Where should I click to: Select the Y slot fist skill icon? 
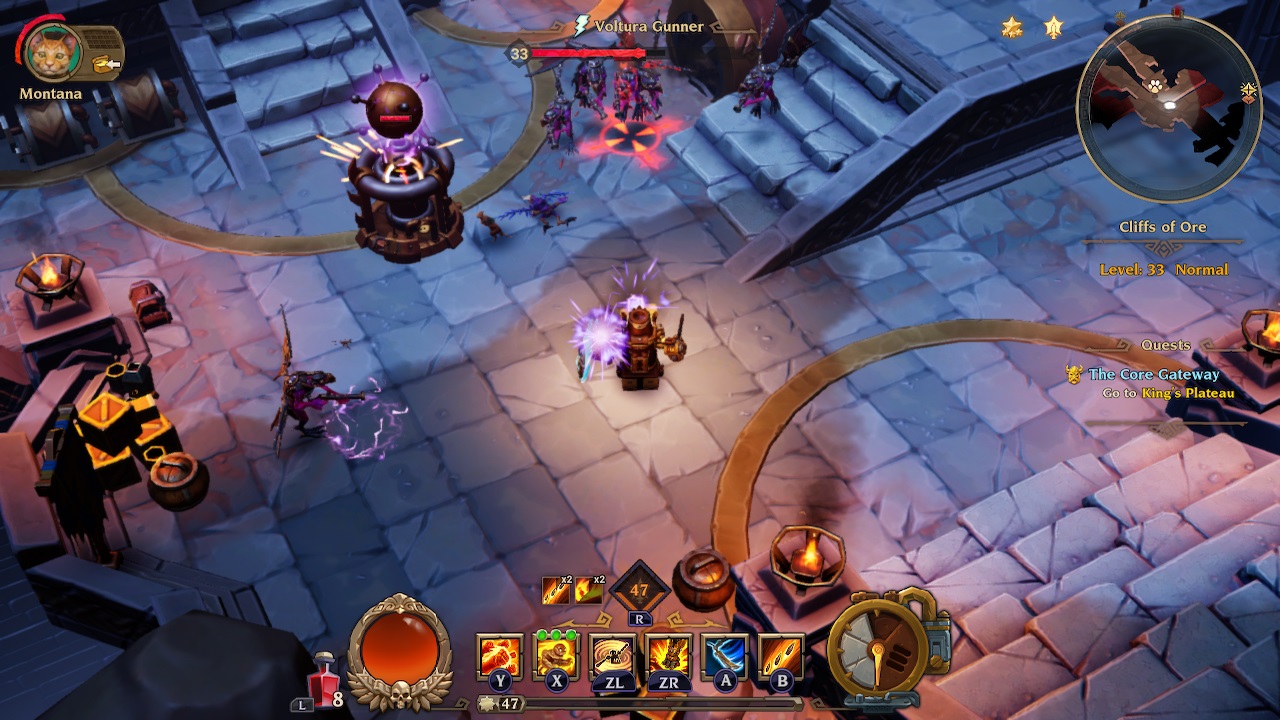[x=498, y=657]
